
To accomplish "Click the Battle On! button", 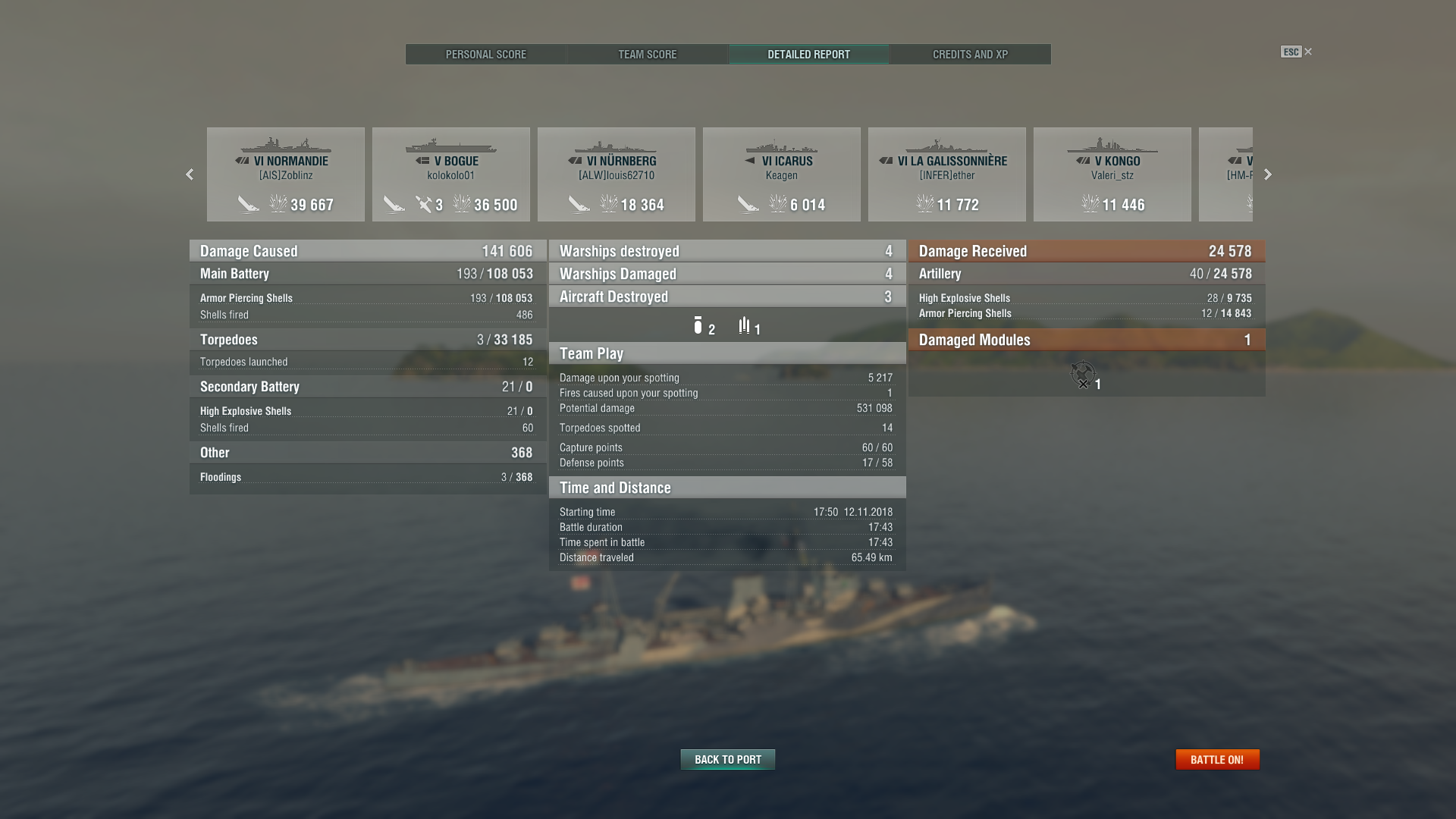I will pyautogui.click(x=1216, y=759).
